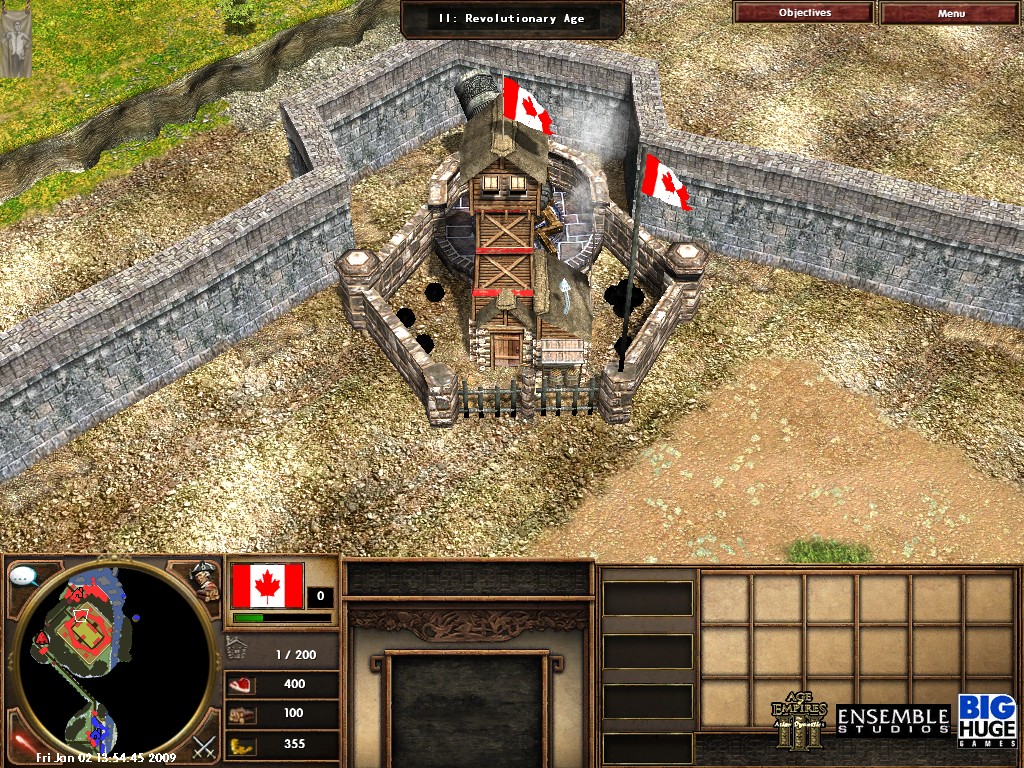The width and height of the screenshot is (1024, 768).
Task: Select the explorer portrait beside the minimap
Action: pyautogui.click(x=206, y=581)
